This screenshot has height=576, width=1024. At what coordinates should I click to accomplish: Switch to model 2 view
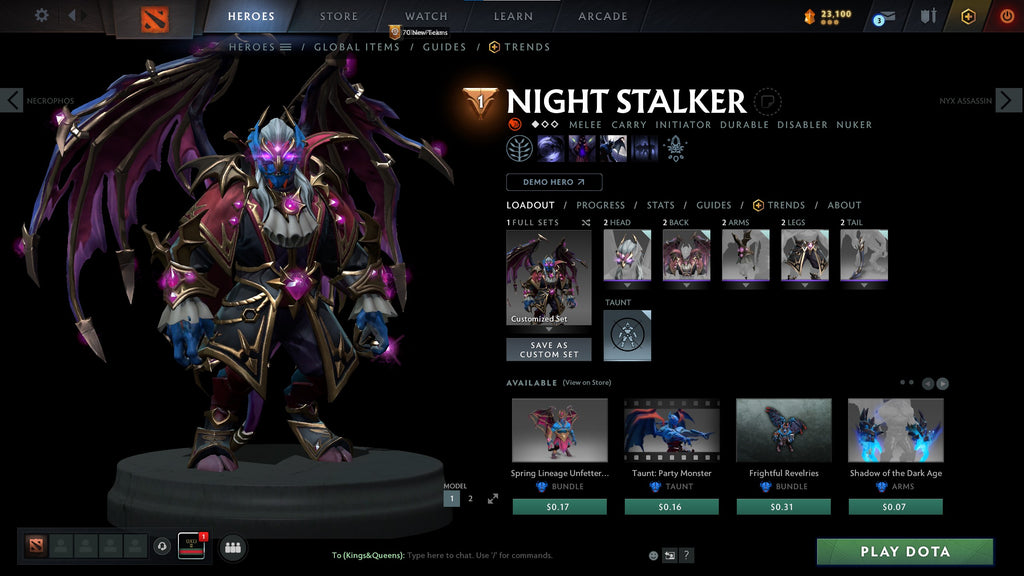[470, 498]
